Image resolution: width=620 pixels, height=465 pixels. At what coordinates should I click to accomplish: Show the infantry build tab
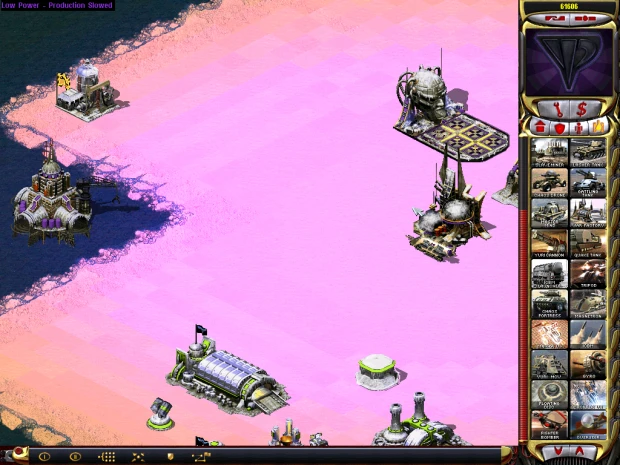[x=579, y=127]
